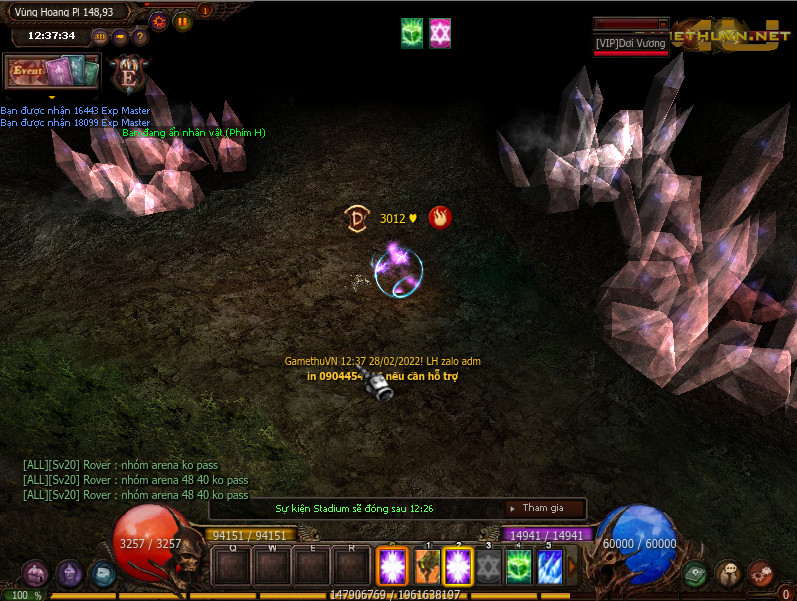Open the treasure chest shop icon

click(x=35, y=574)
